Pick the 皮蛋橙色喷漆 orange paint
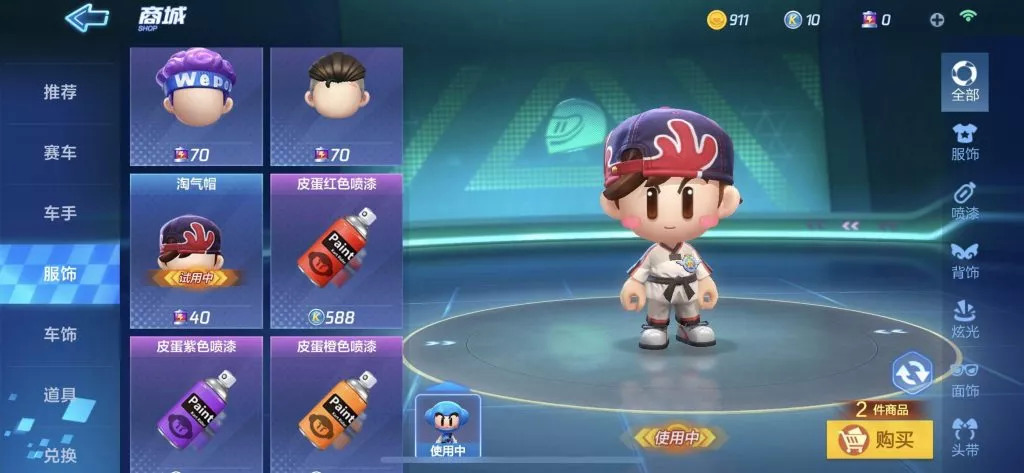Screen dimensions: 1024x473 click(336, 405)
